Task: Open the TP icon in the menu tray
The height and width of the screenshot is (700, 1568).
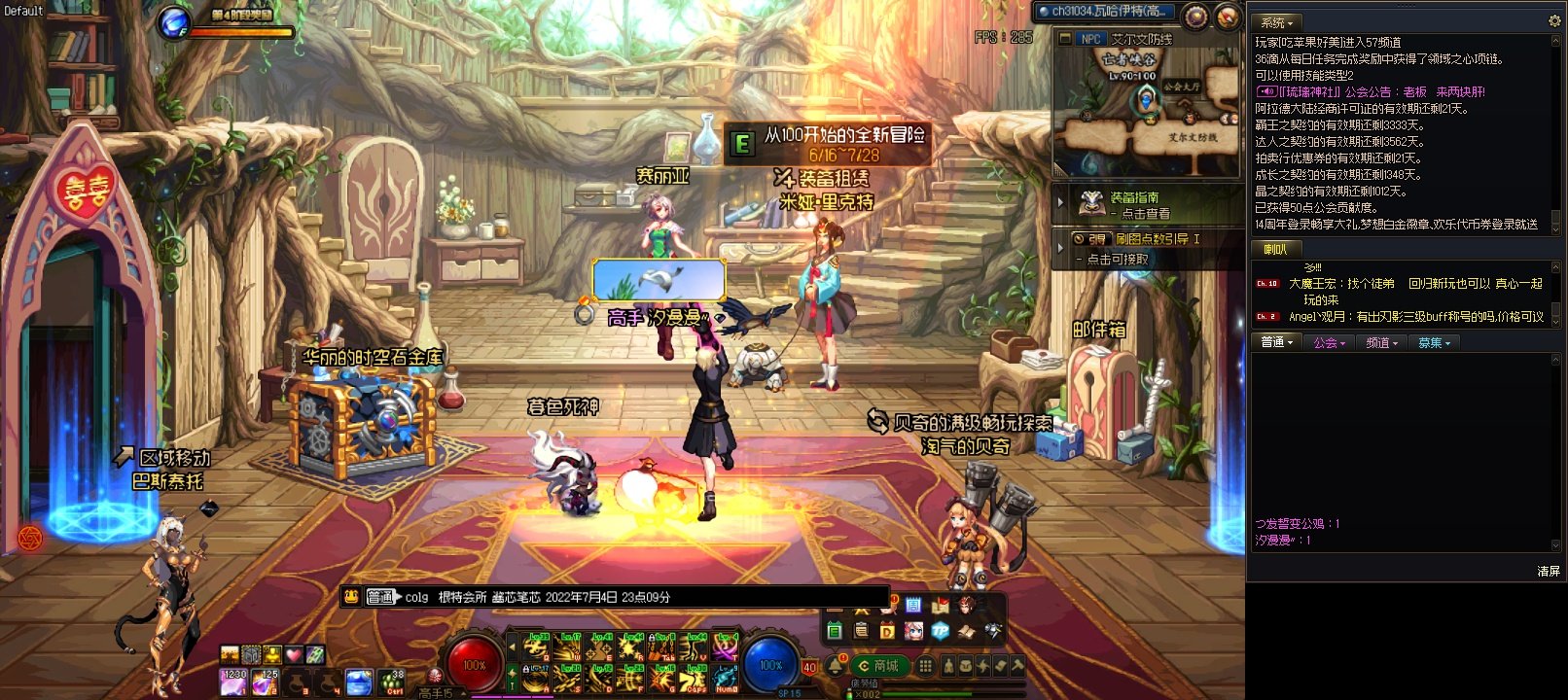Action: tap(940, 631)
